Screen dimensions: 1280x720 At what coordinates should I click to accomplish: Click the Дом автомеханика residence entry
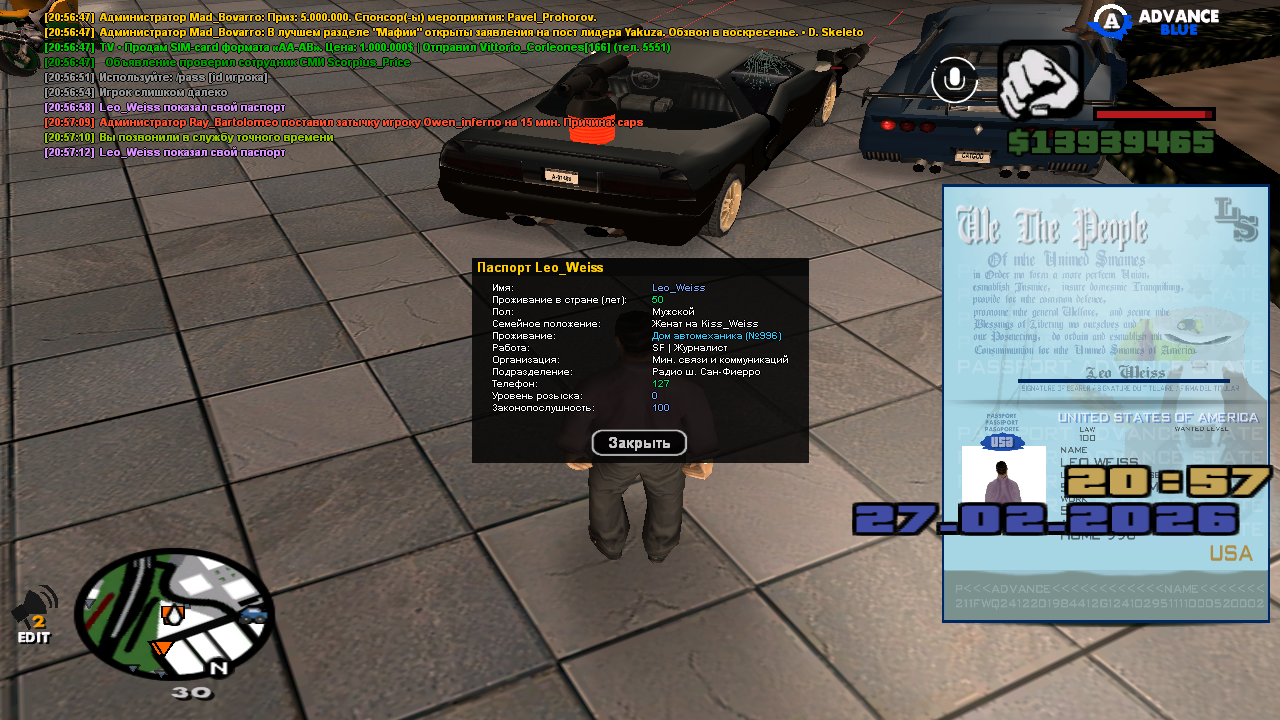[716, 336]
